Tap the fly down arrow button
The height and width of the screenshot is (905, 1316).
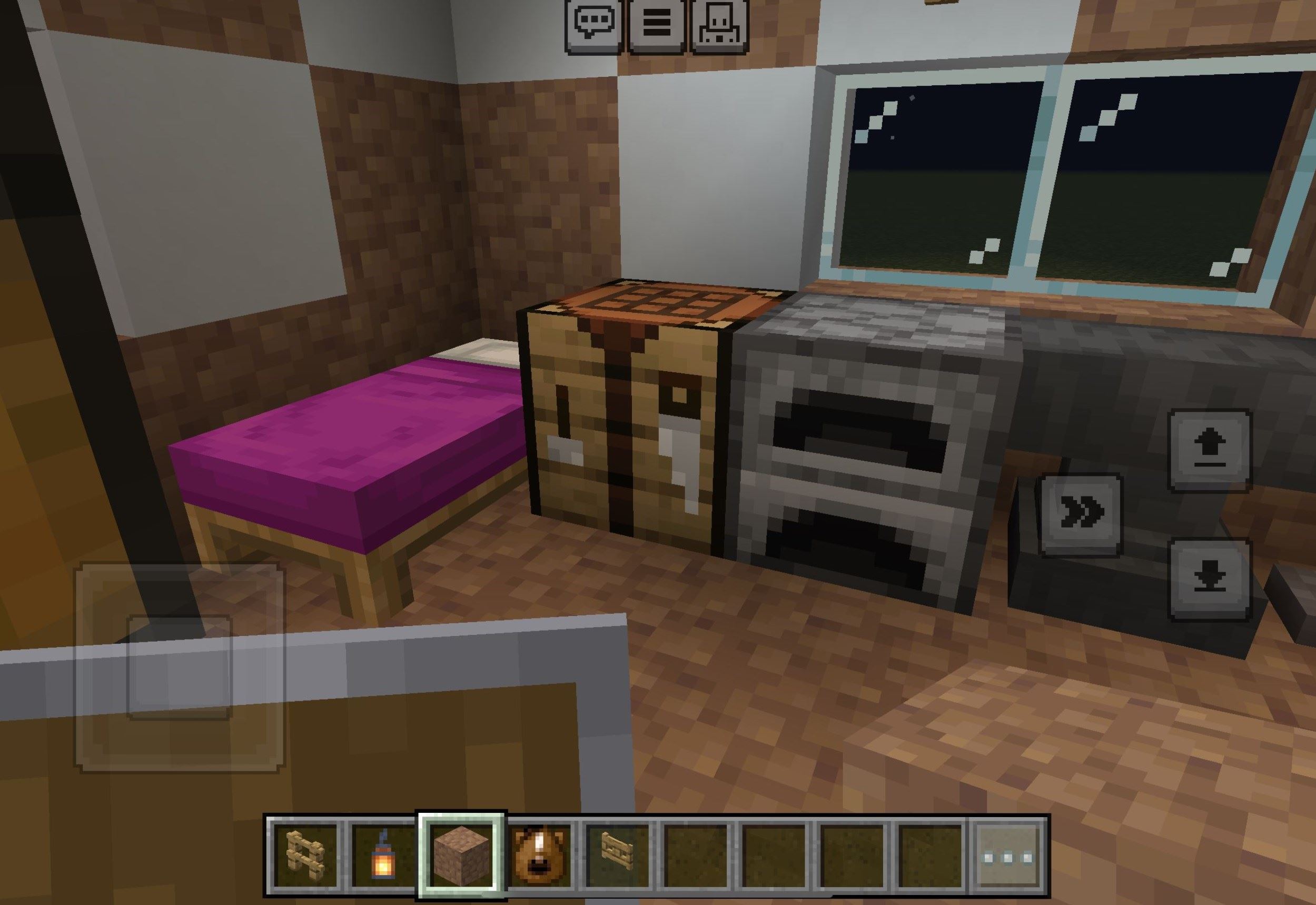pyautogui.click(x=1209, y=579)
